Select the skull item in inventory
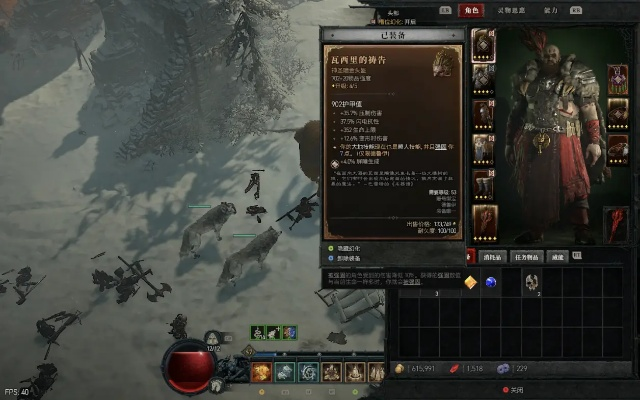This screenshot has height=400, width=640. point(532,283)
